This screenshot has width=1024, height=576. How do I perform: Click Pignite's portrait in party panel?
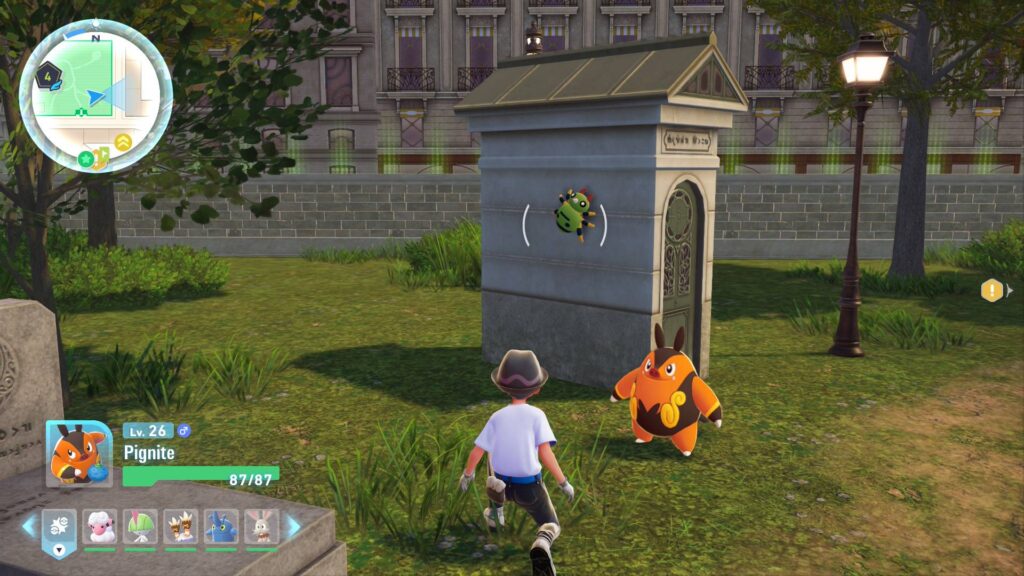(79, 453)
